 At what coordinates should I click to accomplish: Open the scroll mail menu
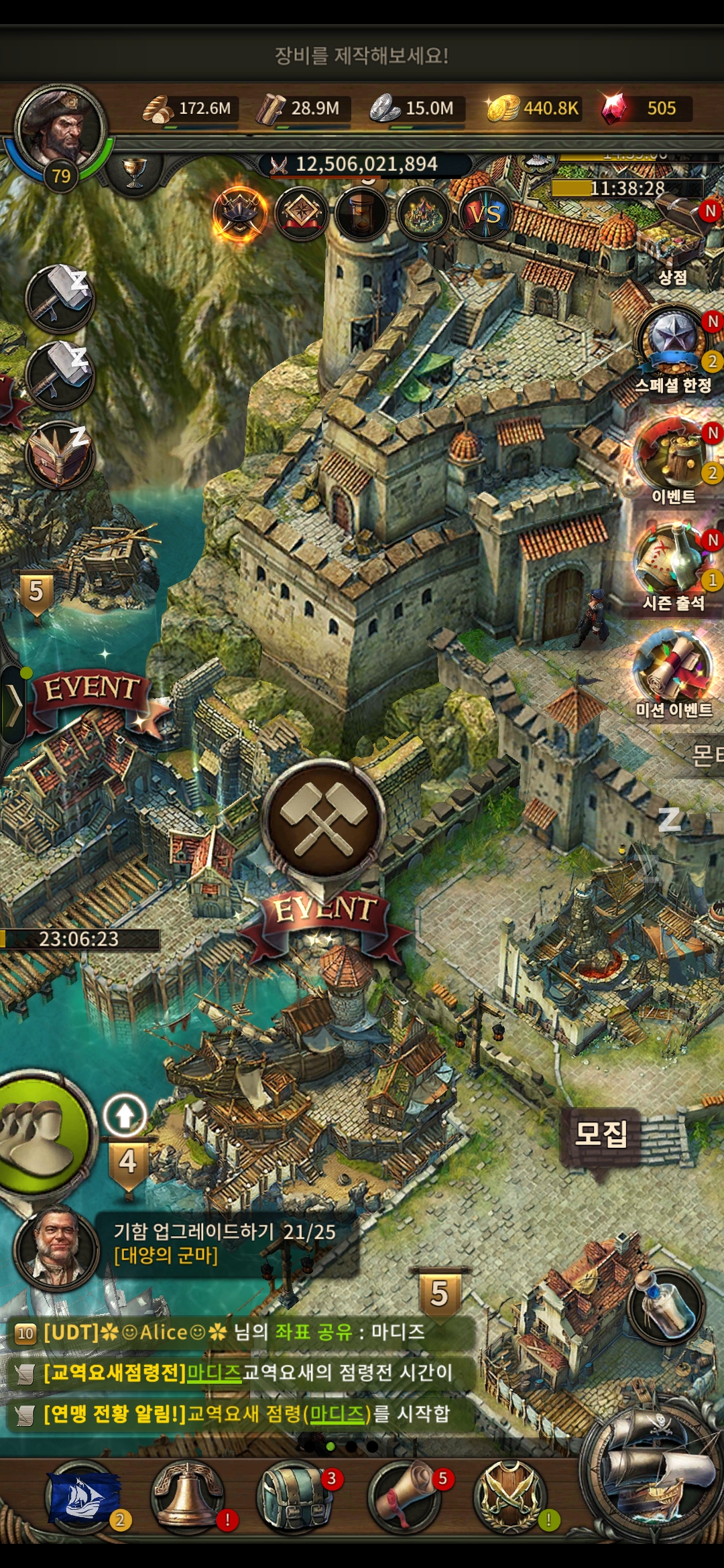point(404,1496)
